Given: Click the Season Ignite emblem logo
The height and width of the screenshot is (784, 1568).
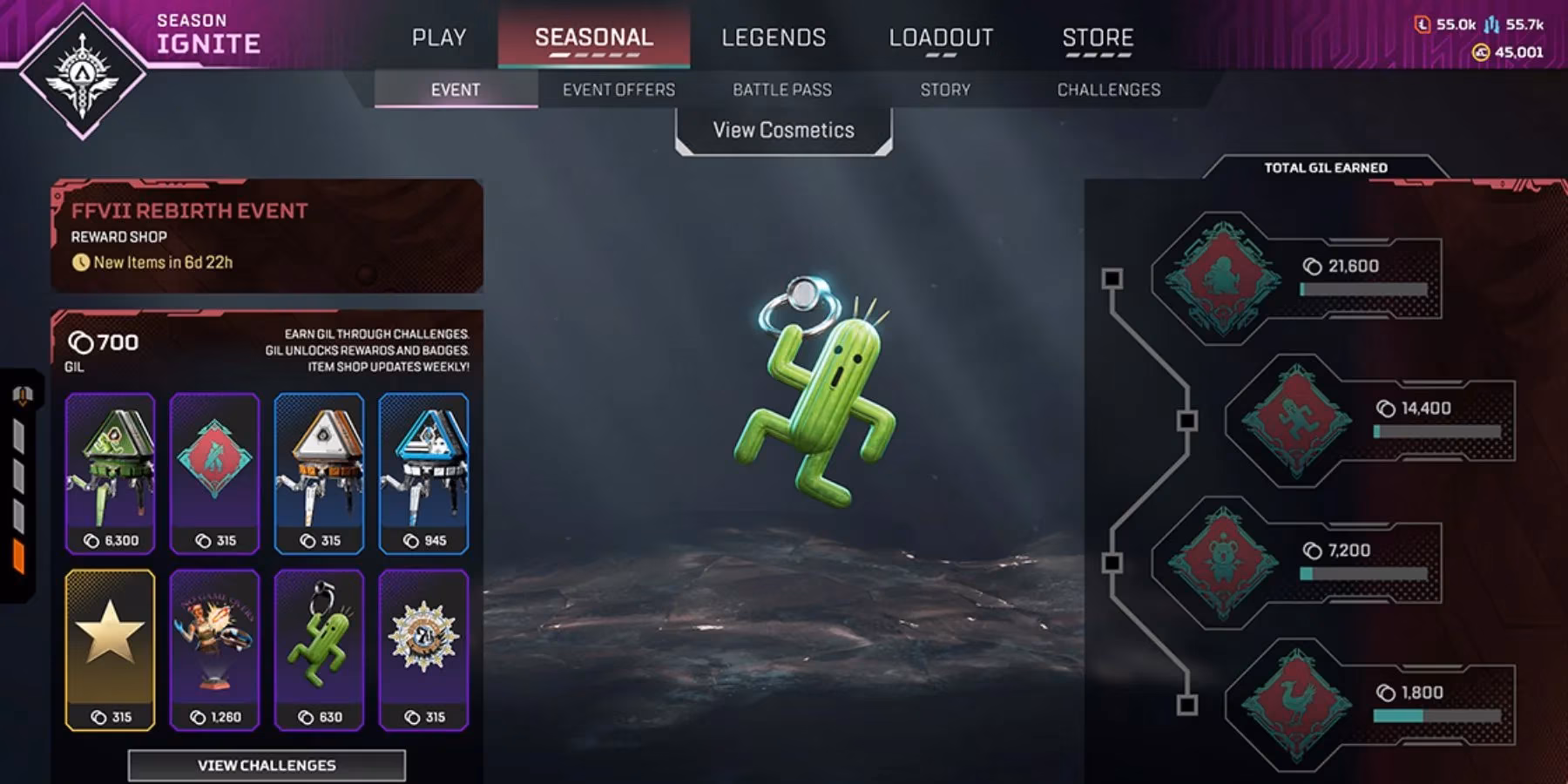Looking at the screenshot, I should point(83,71).
